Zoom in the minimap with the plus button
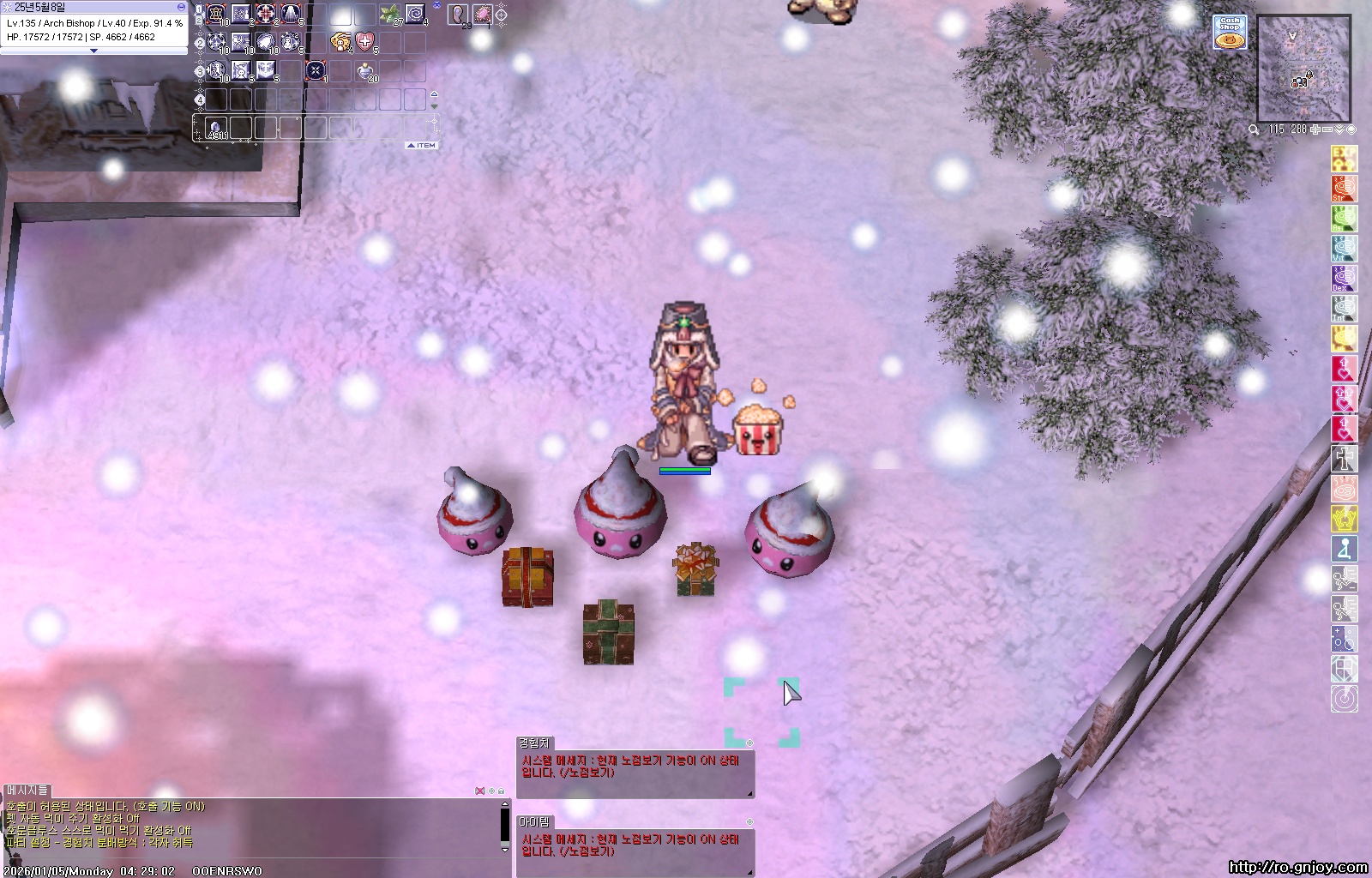The width and height of the screenshot is (1372, 878). click(x=1315, y=129)
